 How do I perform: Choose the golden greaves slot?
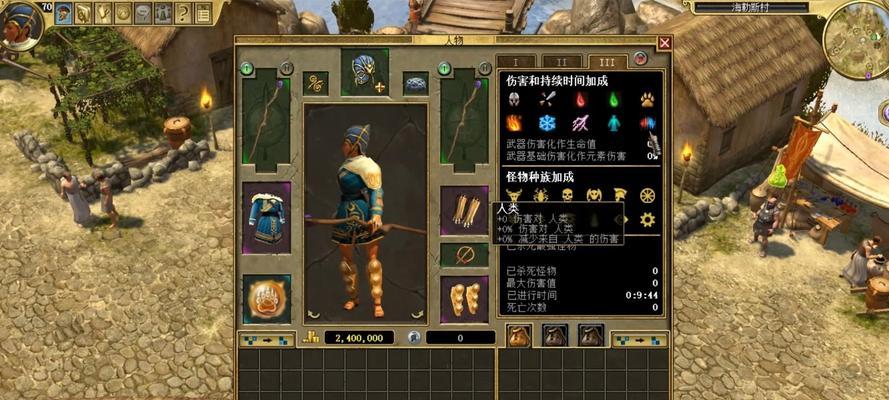point(464,299)
